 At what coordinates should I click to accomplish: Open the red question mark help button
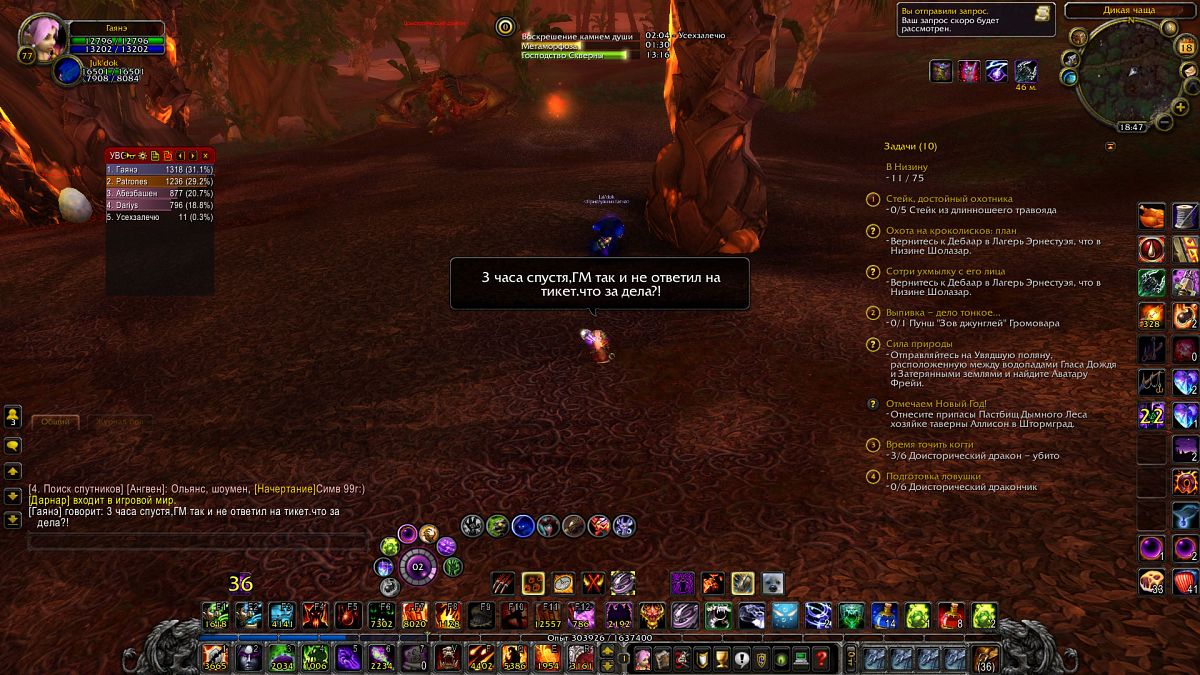click(821, 658)
